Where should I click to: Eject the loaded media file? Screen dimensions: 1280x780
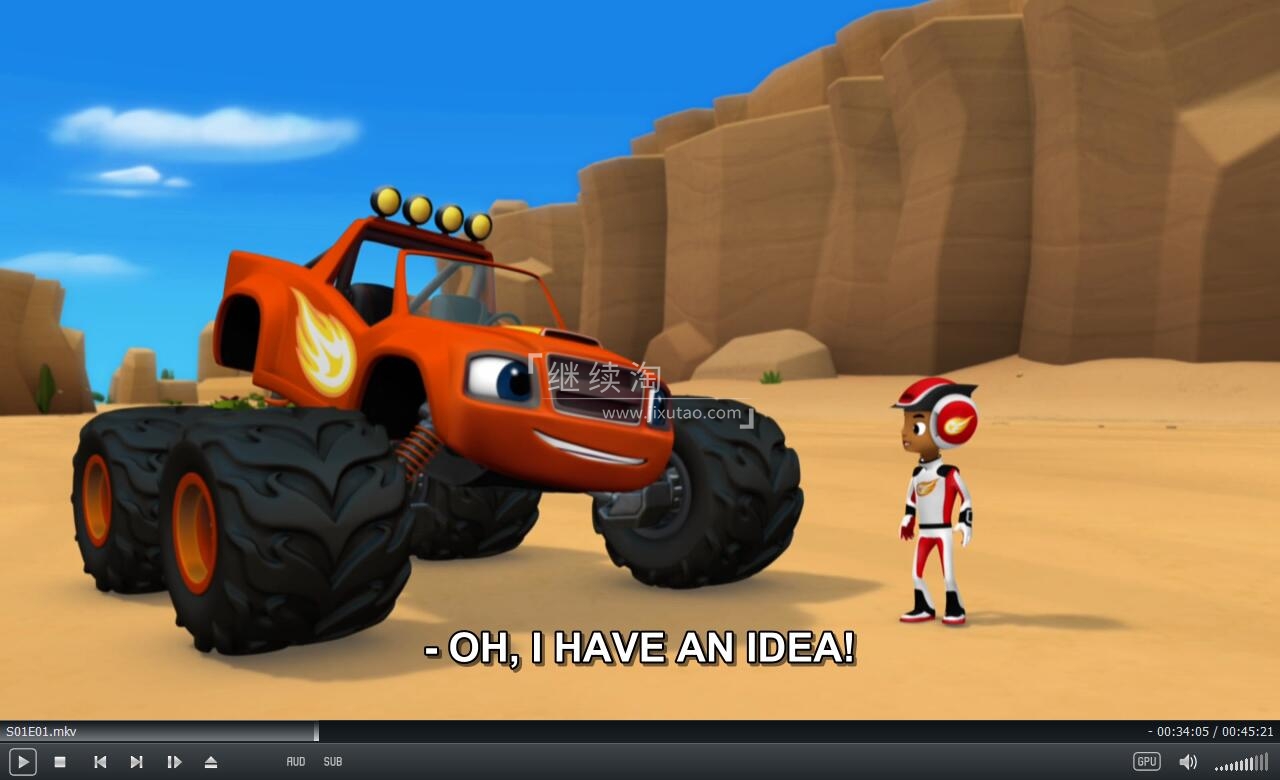tap(211, 761)
